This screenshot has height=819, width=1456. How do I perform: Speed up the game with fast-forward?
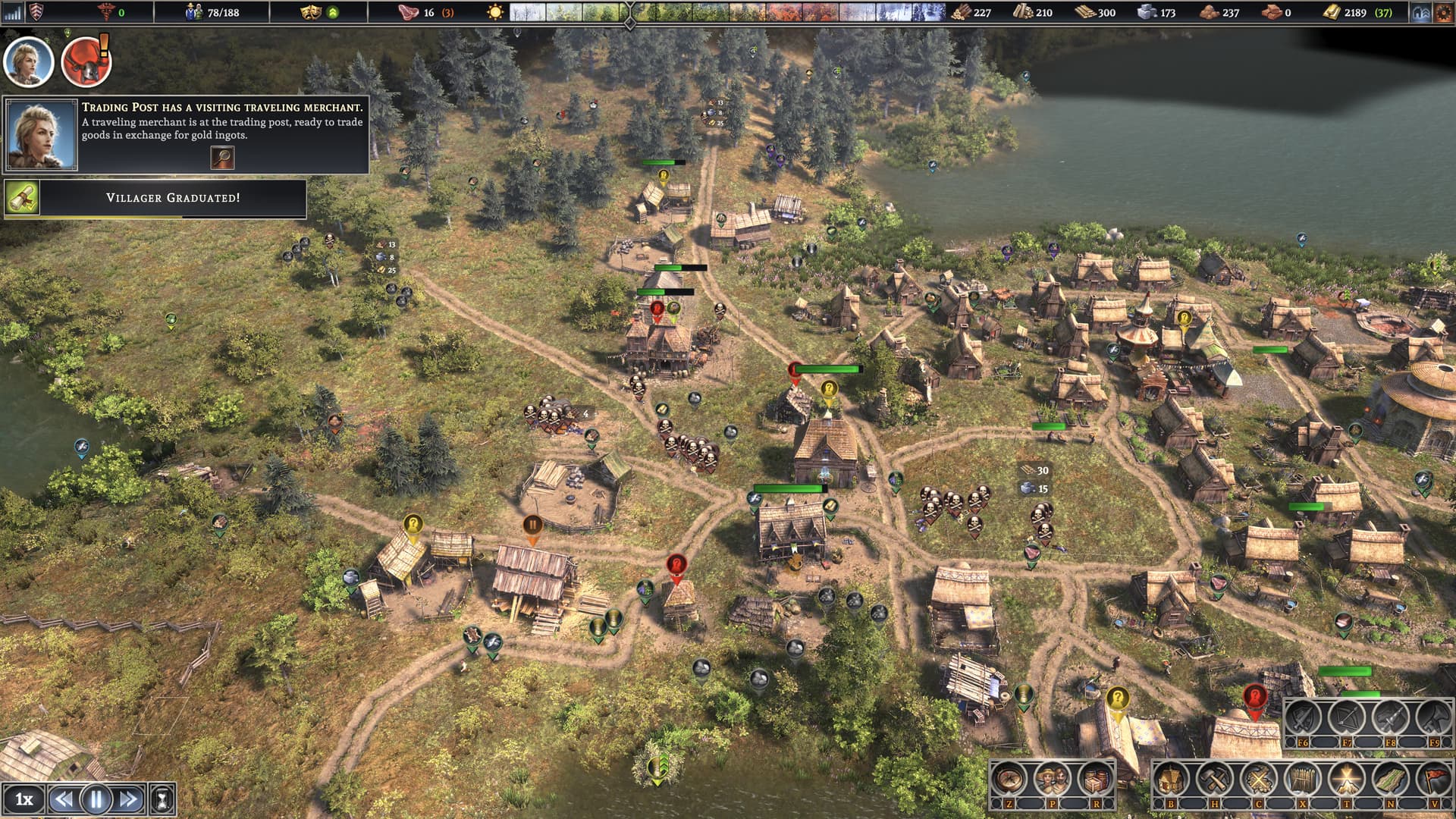(x=129, y=799)
